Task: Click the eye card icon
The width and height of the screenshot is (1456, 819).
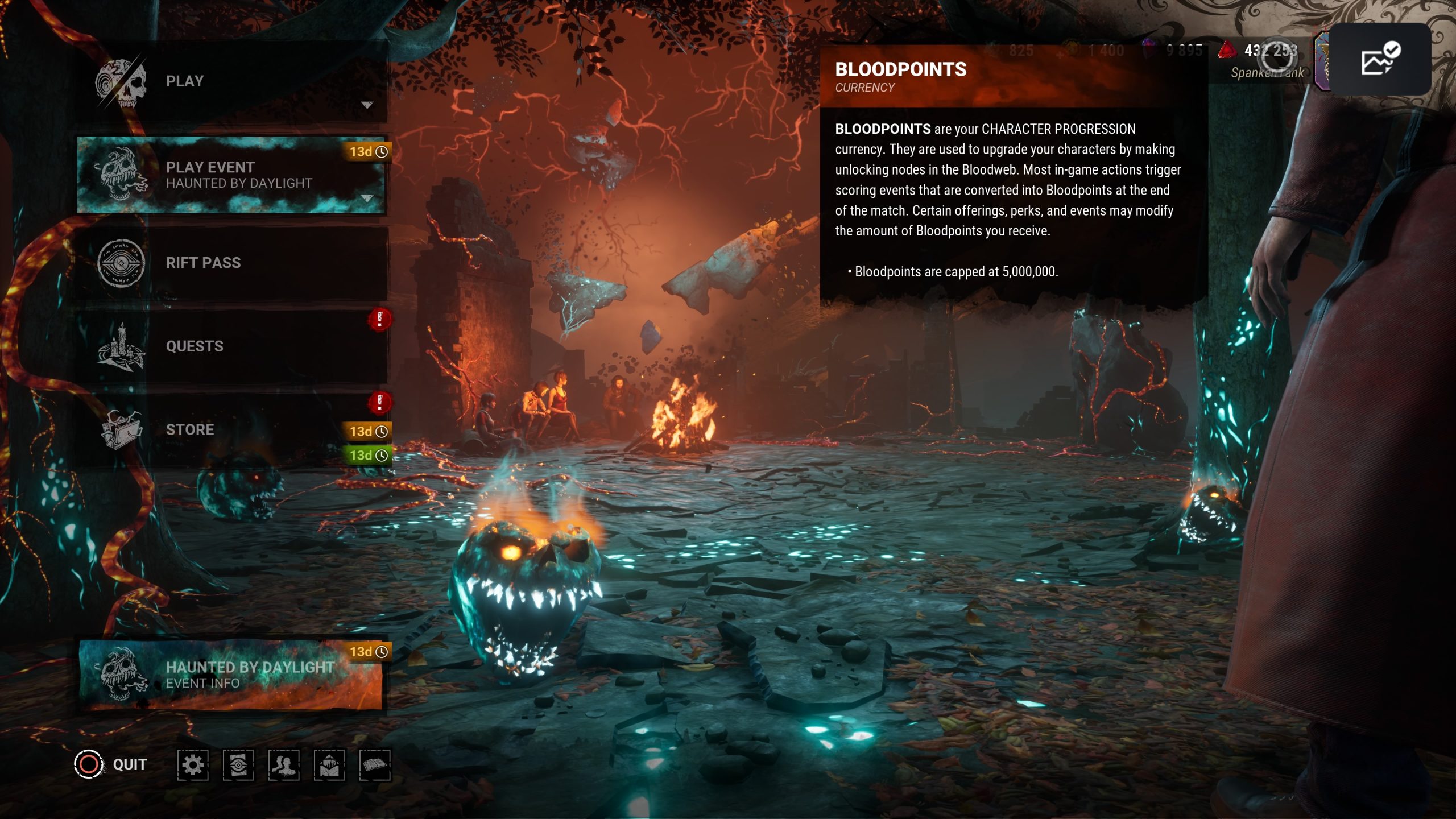Action: click(238, 765)
